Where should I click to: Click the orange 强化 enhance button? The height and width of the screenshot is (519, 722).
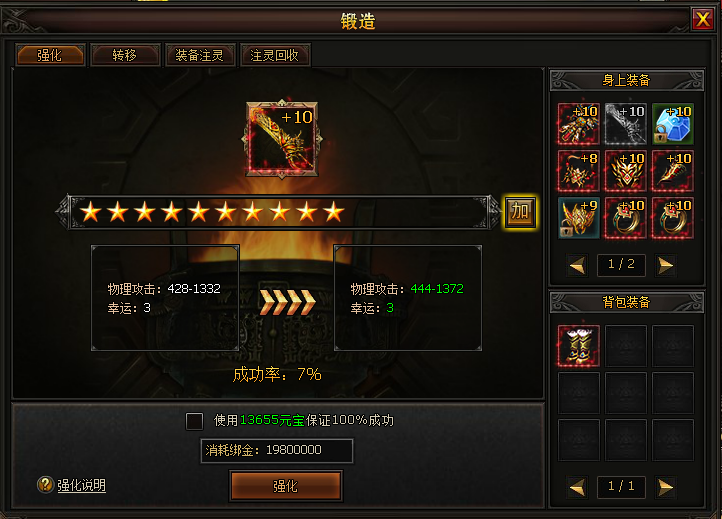coord(285,486)
